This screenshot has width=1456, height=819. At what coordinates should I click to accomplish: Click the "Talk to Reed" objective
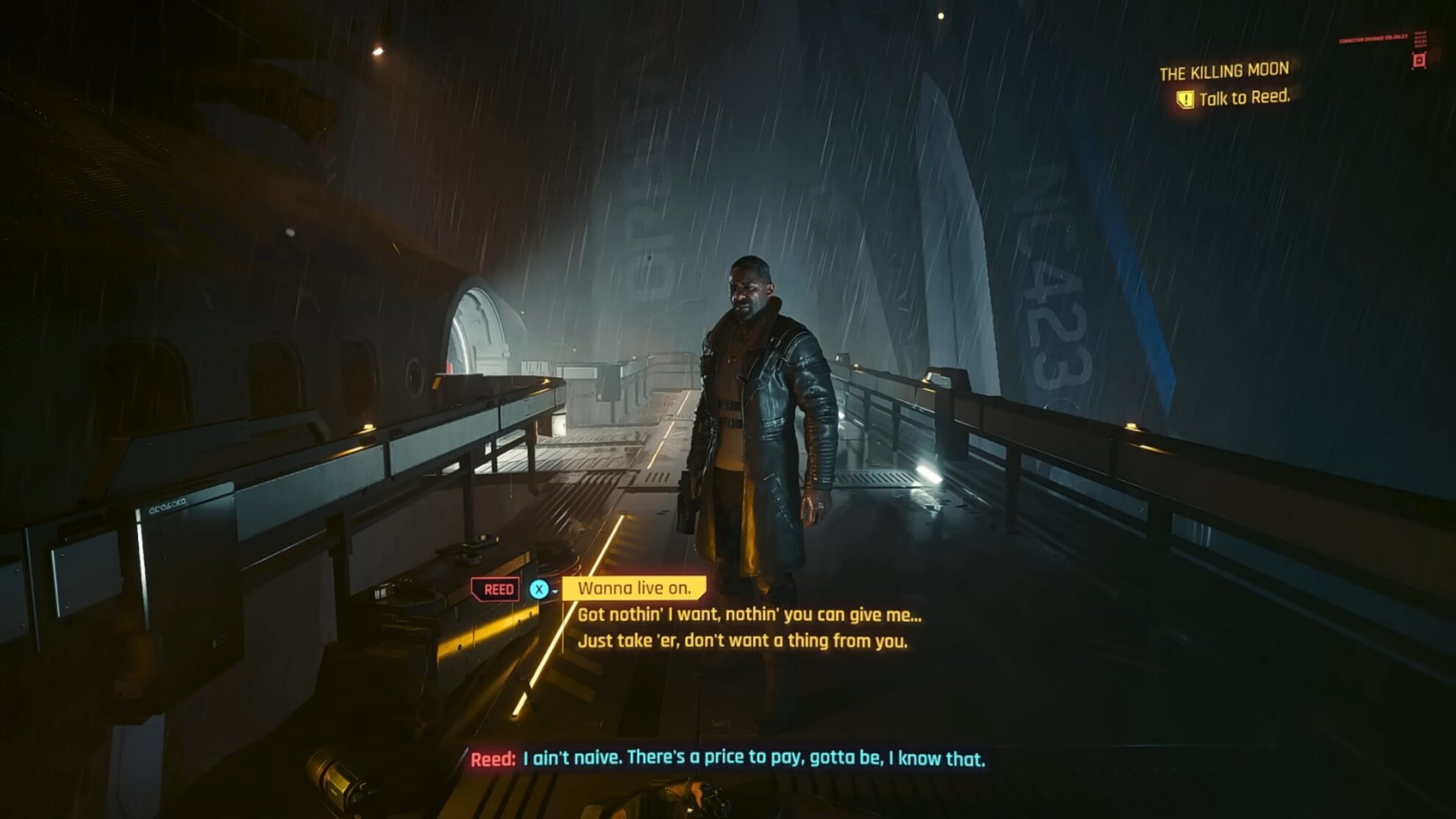click(x=1243, y=98)
